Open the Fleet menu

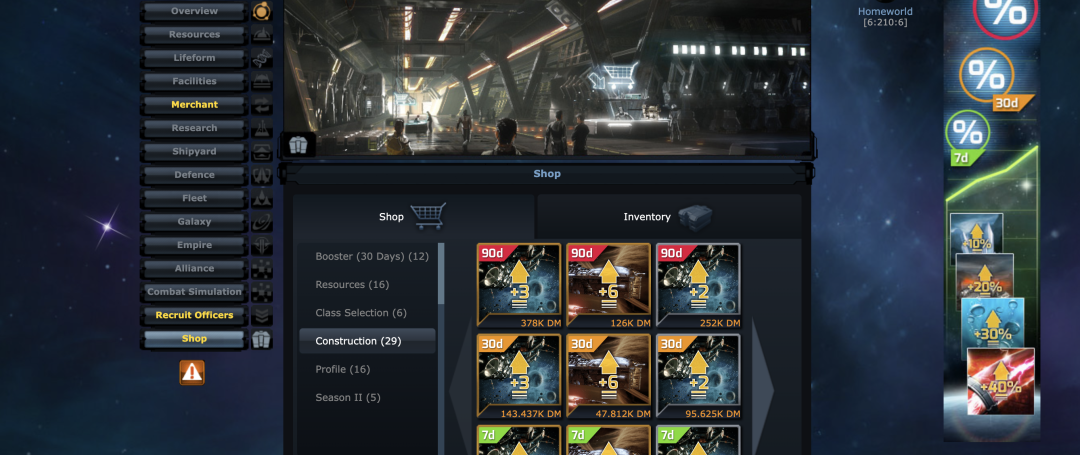point(194,198)
